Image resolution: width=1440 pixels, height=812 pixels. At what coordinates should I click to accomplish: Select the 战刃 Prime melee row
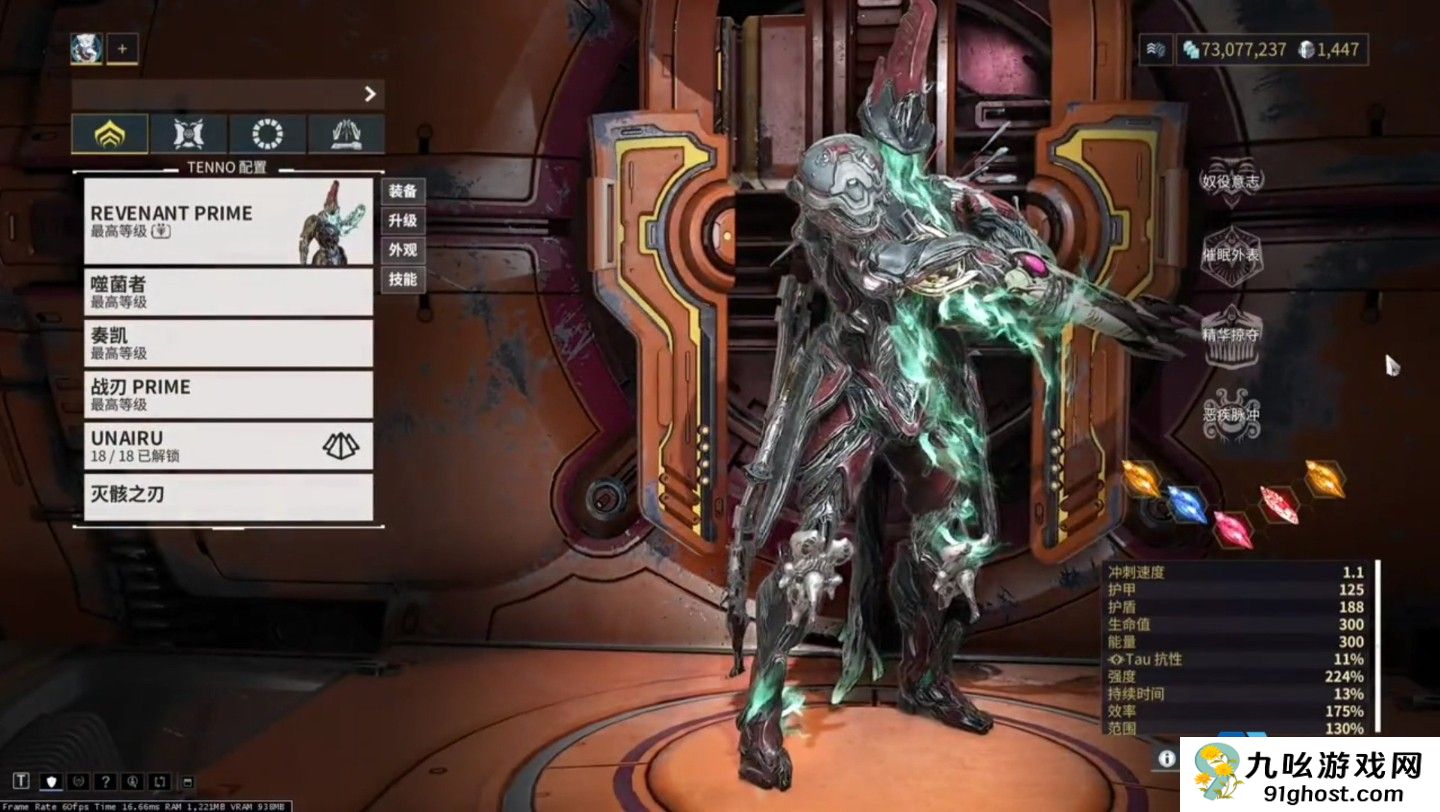(x=228, y=395)
